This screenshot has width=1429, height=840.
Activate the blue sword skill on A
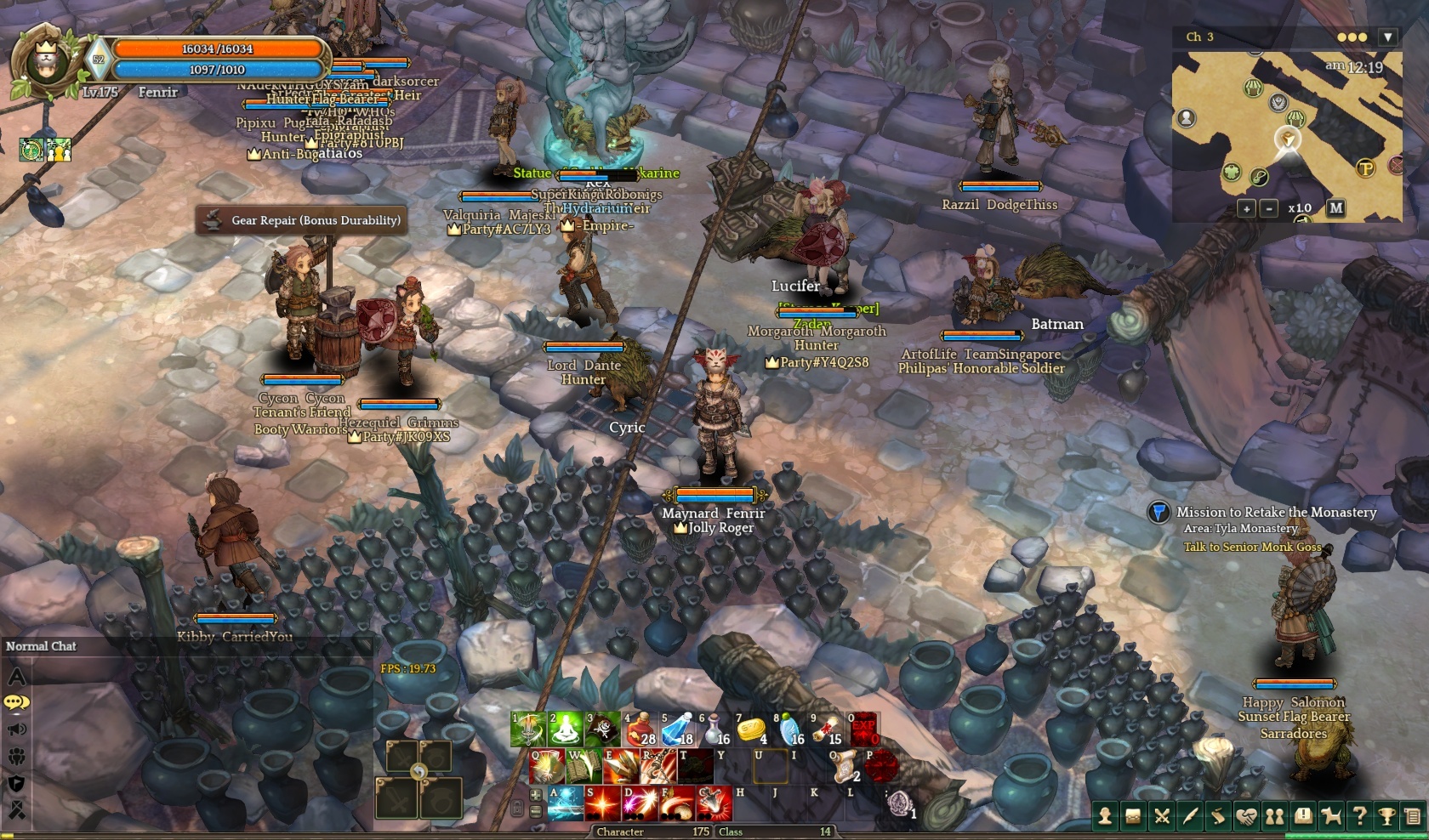point(565,803)
